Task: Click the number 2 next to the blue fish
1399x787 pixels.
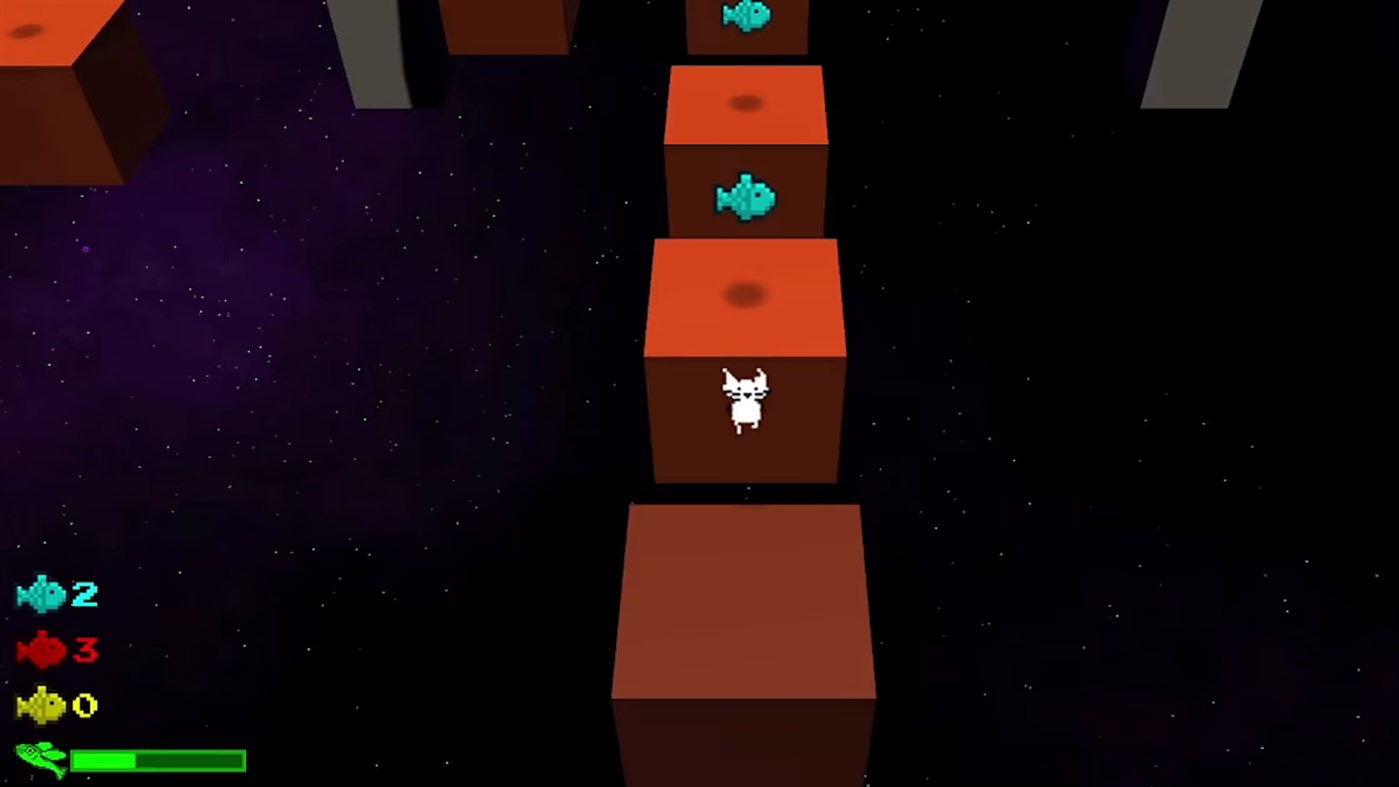Action: point(85,594)
